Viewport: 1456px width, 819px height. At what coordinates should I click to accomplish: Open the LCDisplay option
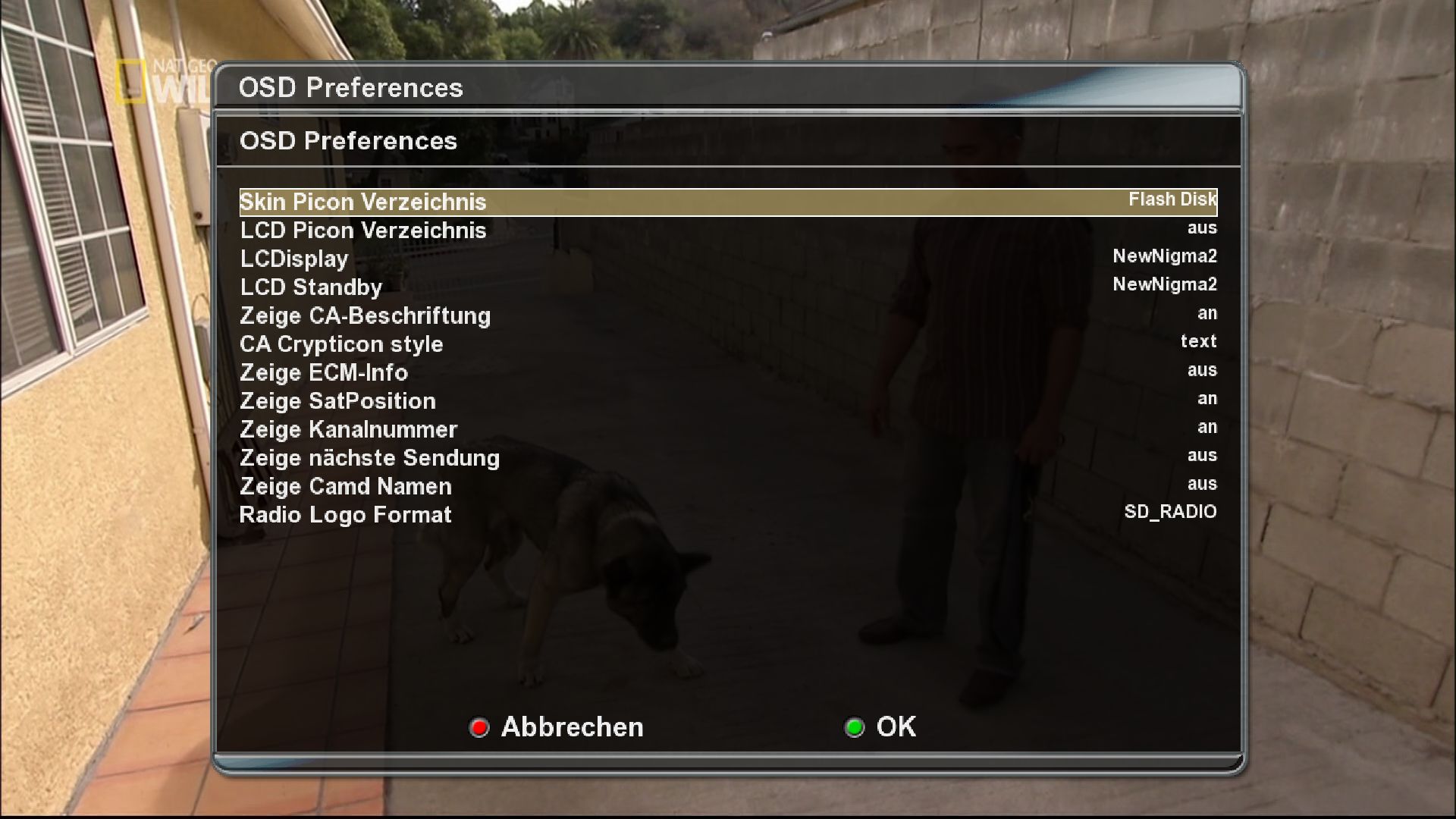coord(728,259)
